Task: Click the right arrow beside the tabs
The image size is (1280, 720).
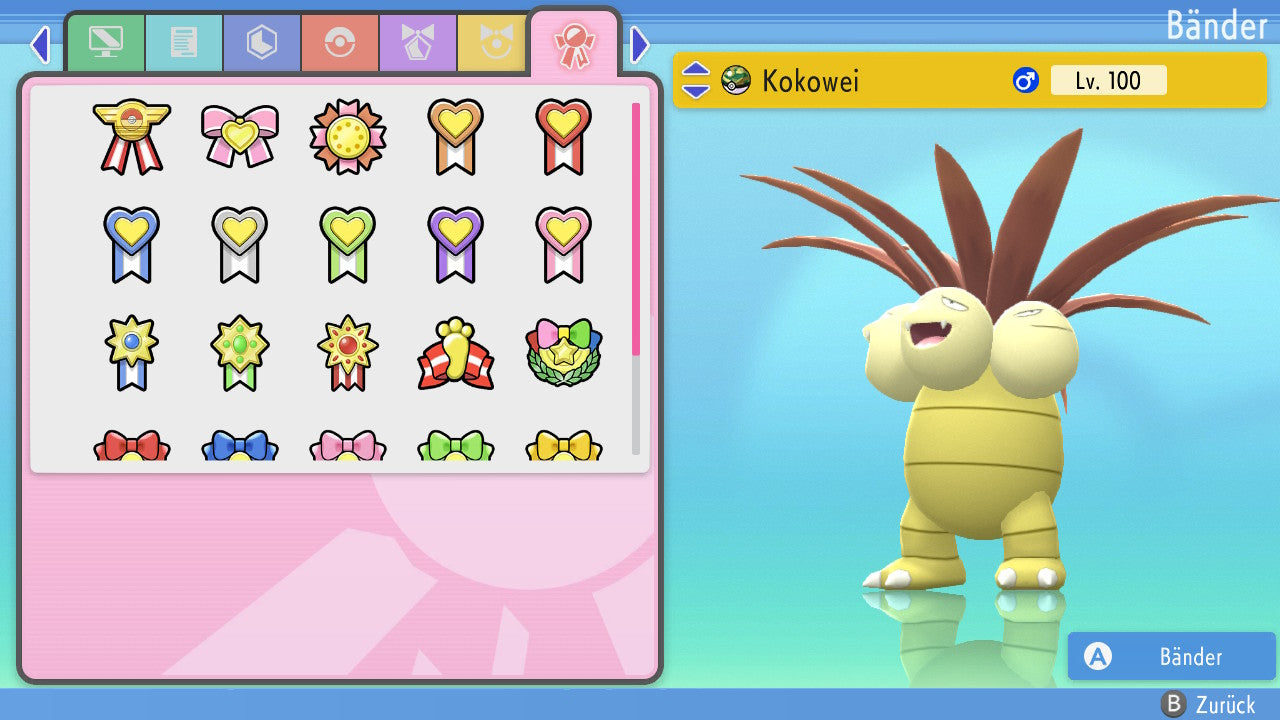Action: tap(640, 44)
